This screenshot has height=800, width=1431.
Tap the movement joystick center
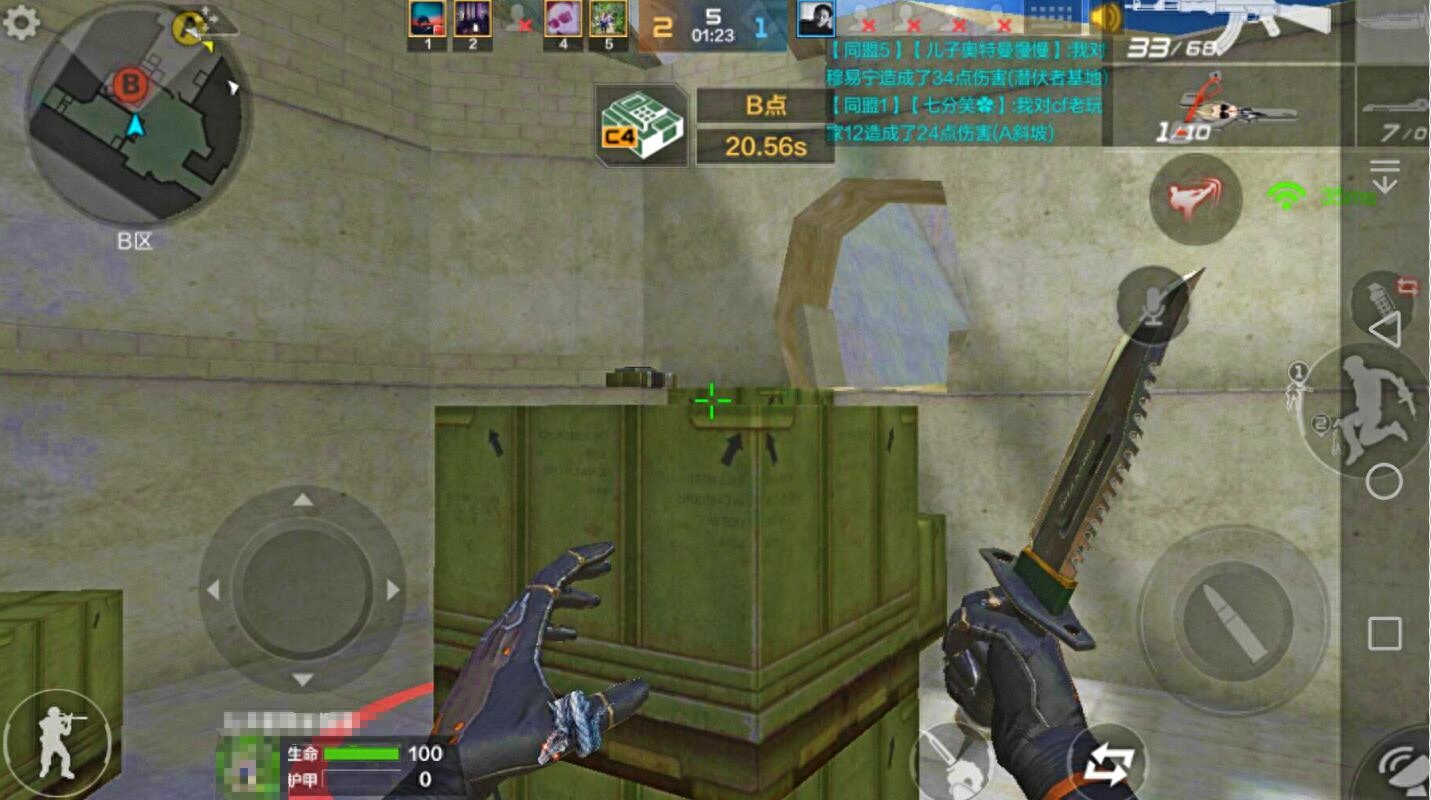tap(302, 589)
